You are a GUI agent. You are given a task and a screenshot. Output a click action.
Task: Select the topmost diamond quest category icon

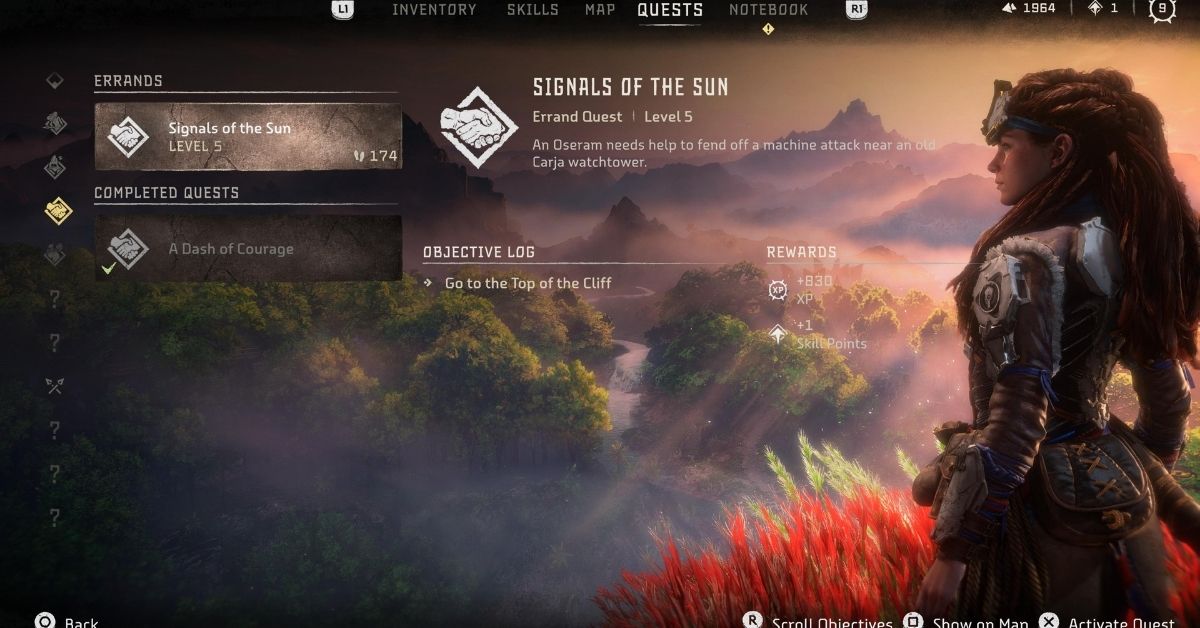coord(55,81)
